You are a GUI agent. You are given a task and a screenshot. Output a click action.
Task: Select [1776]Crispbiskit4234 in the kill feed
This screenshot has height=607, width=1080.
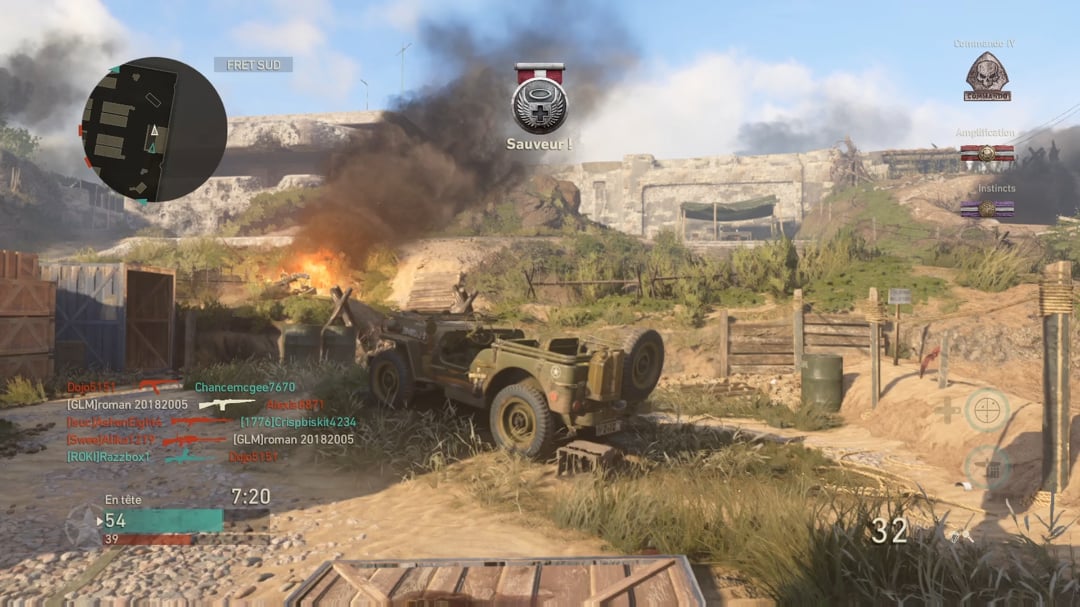[x=298, y=422]
